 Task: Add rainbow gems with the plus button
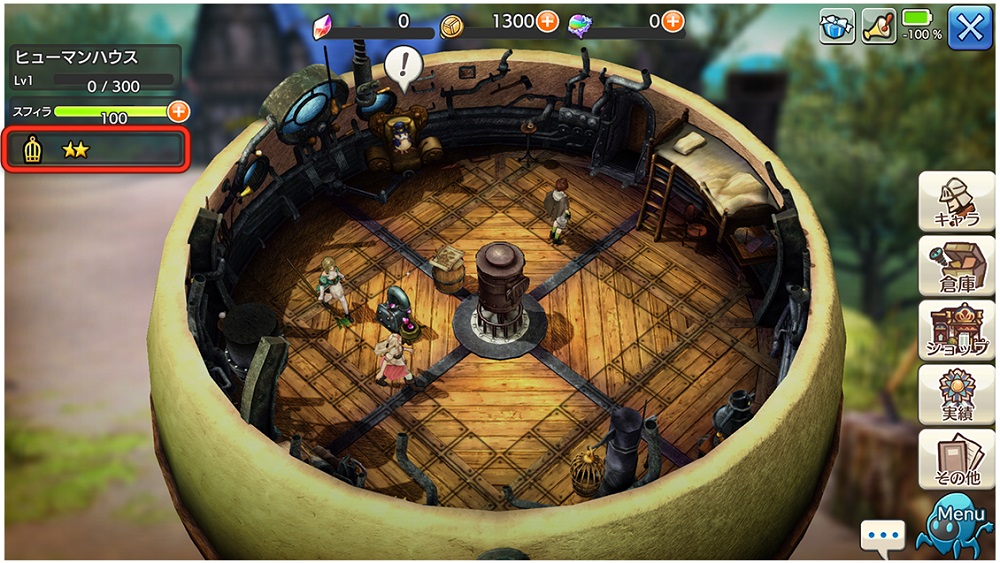pyautogui.click(x=673, y=21)
